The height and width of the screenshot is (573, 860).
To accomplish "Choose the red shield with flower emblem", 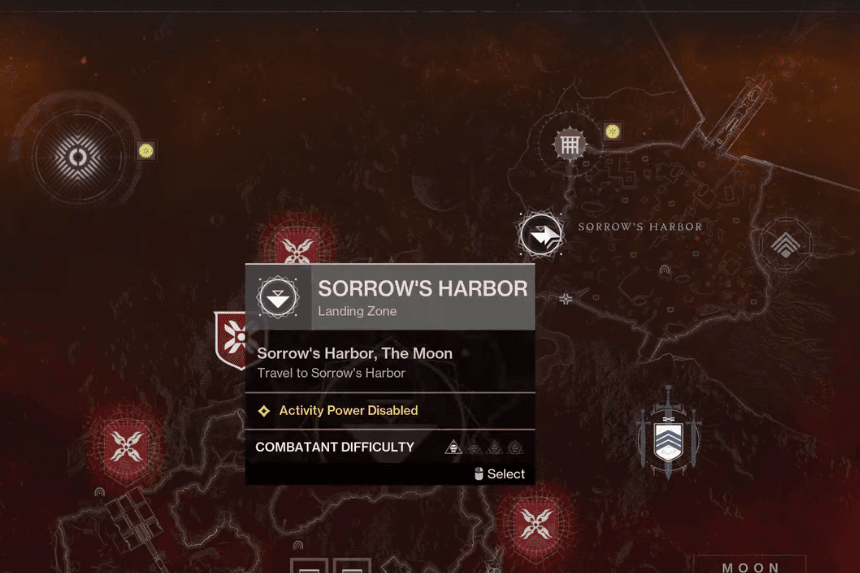I will [x=233, y=338].
